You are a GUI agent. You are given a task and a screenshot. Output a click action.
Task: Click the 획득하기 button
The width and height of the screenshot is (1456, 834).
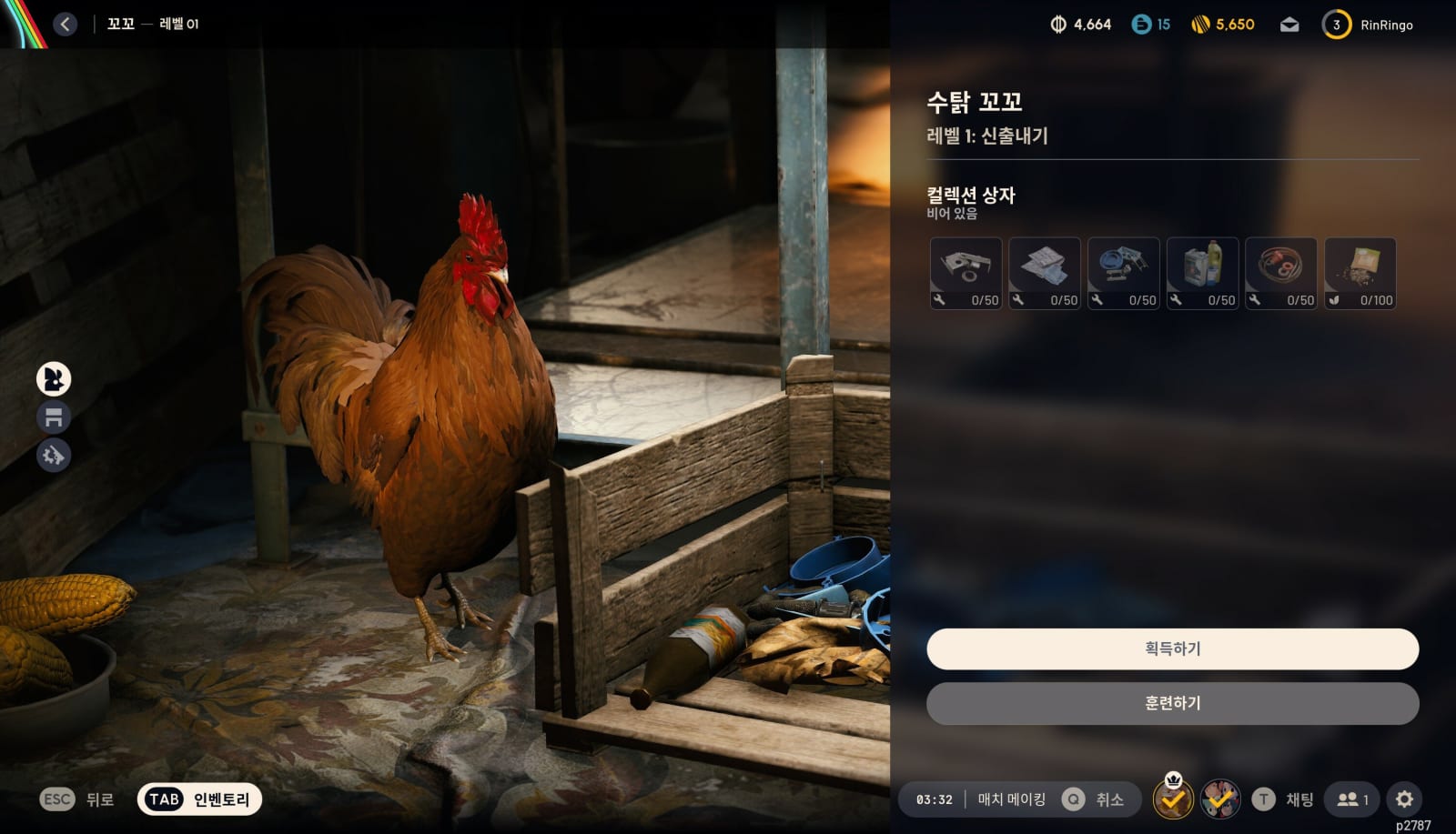click(1172, 648)
